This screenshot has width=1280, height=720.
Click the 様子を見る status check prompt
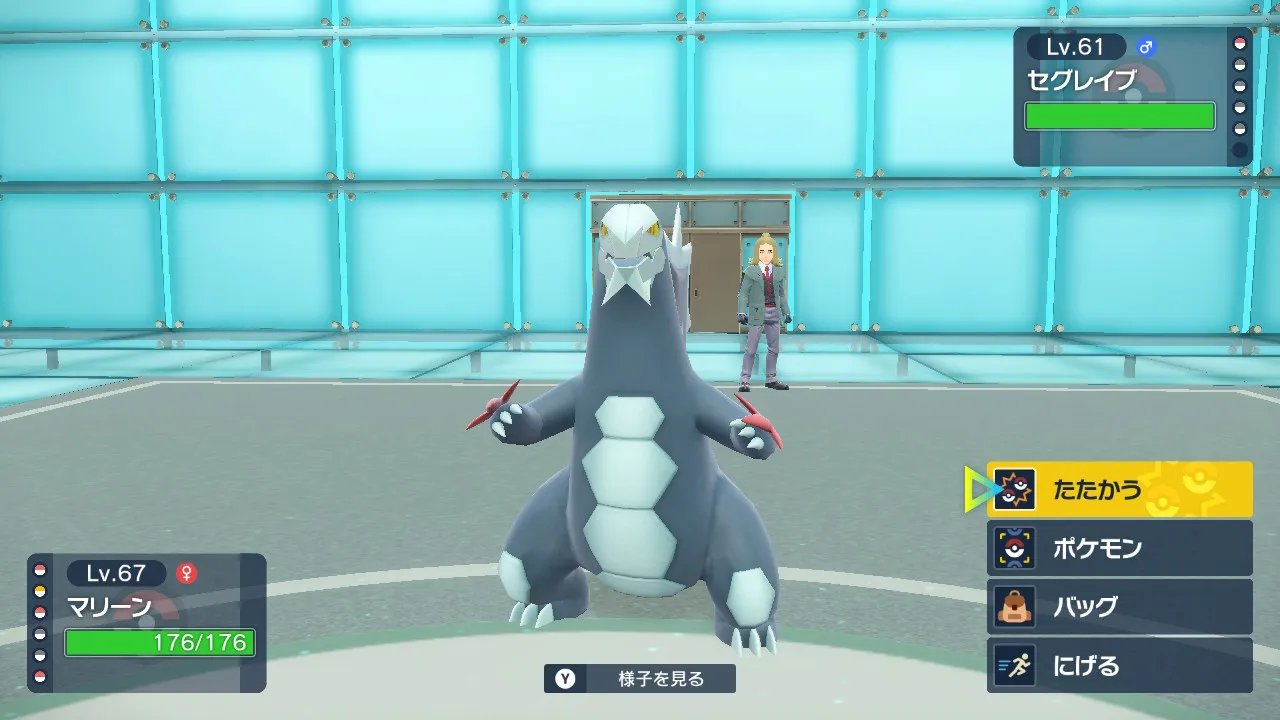tap(640, 679)
